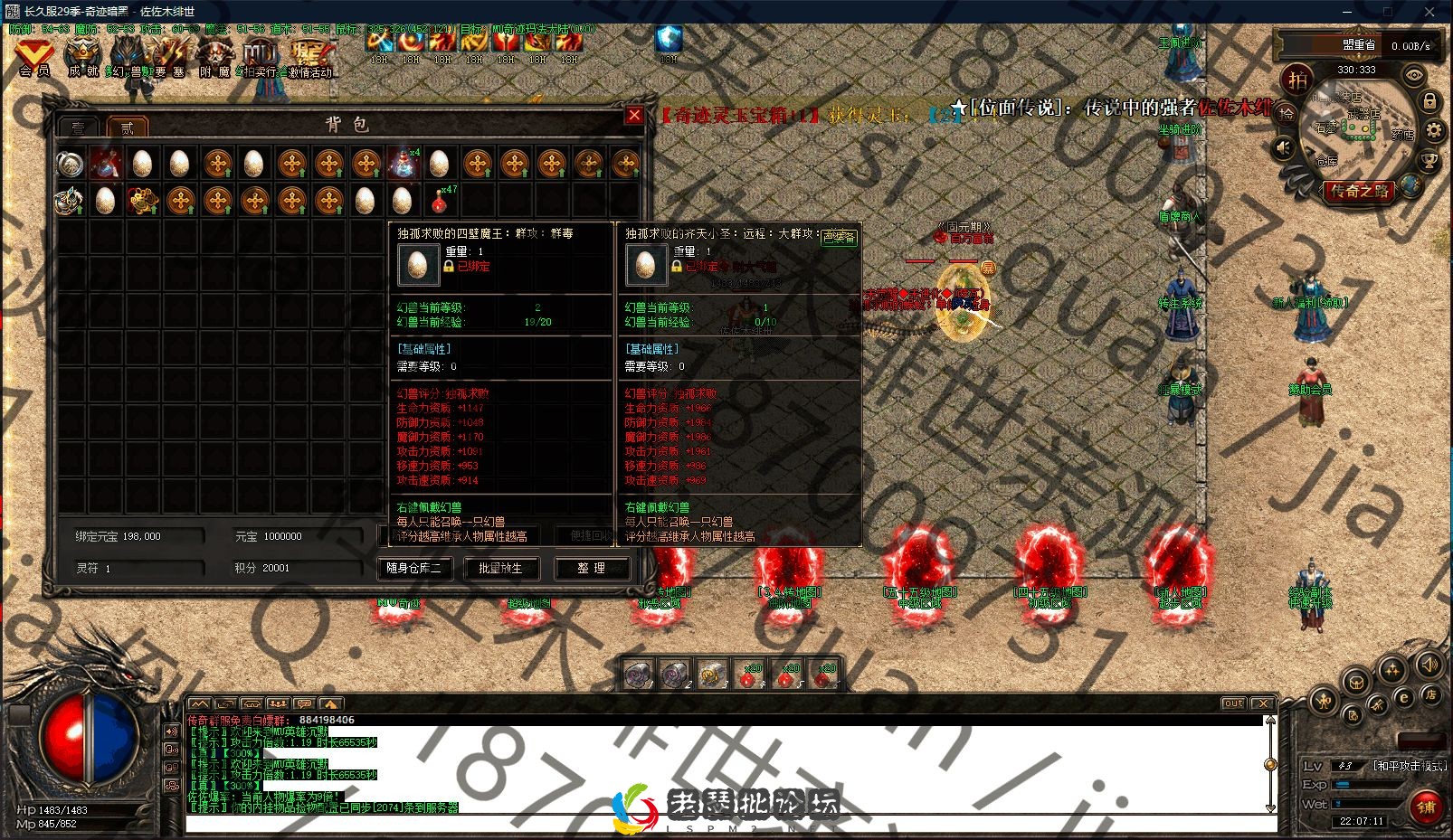This screenshot has width=1453, height=840.
Task: Select the 贰 backpack tab
Action: (127, 127)
